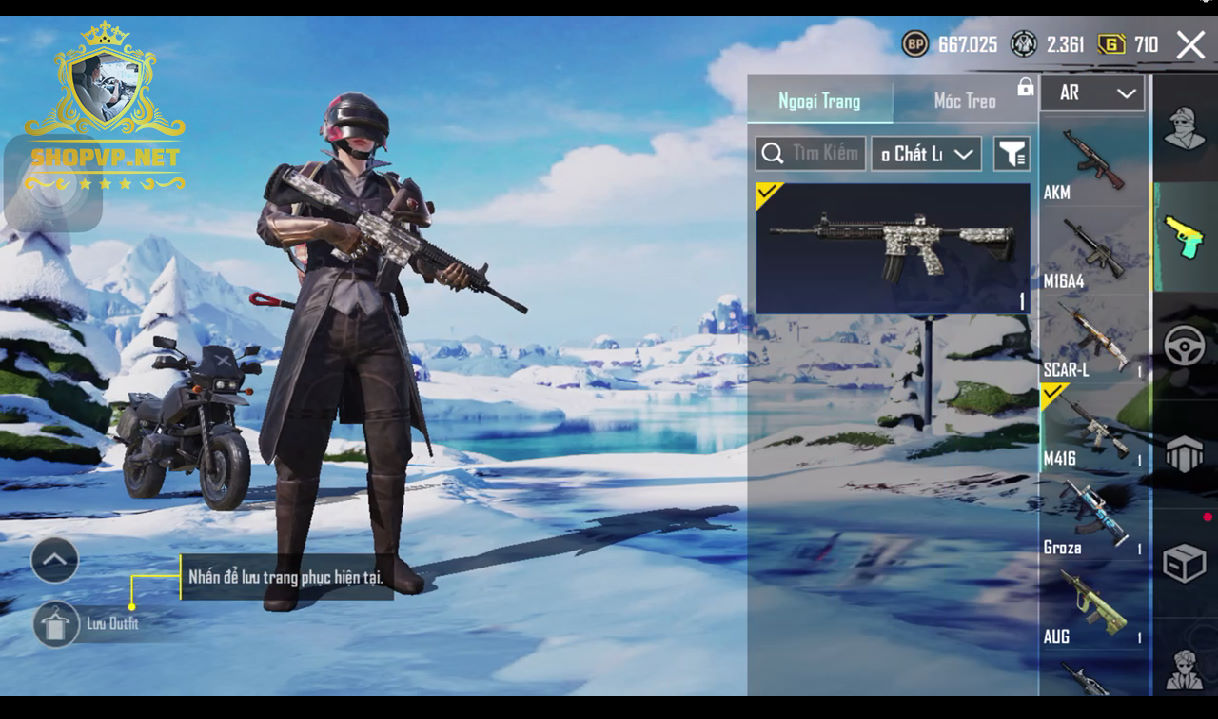Click the round up-arrow button

pos(55,560)
